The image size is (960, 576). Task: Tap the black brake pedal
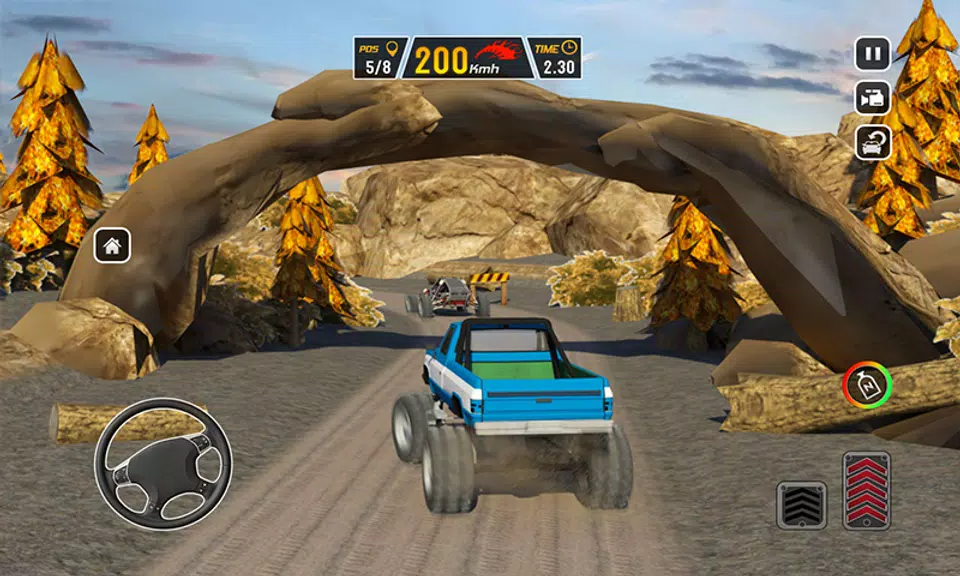click(802, 505)
